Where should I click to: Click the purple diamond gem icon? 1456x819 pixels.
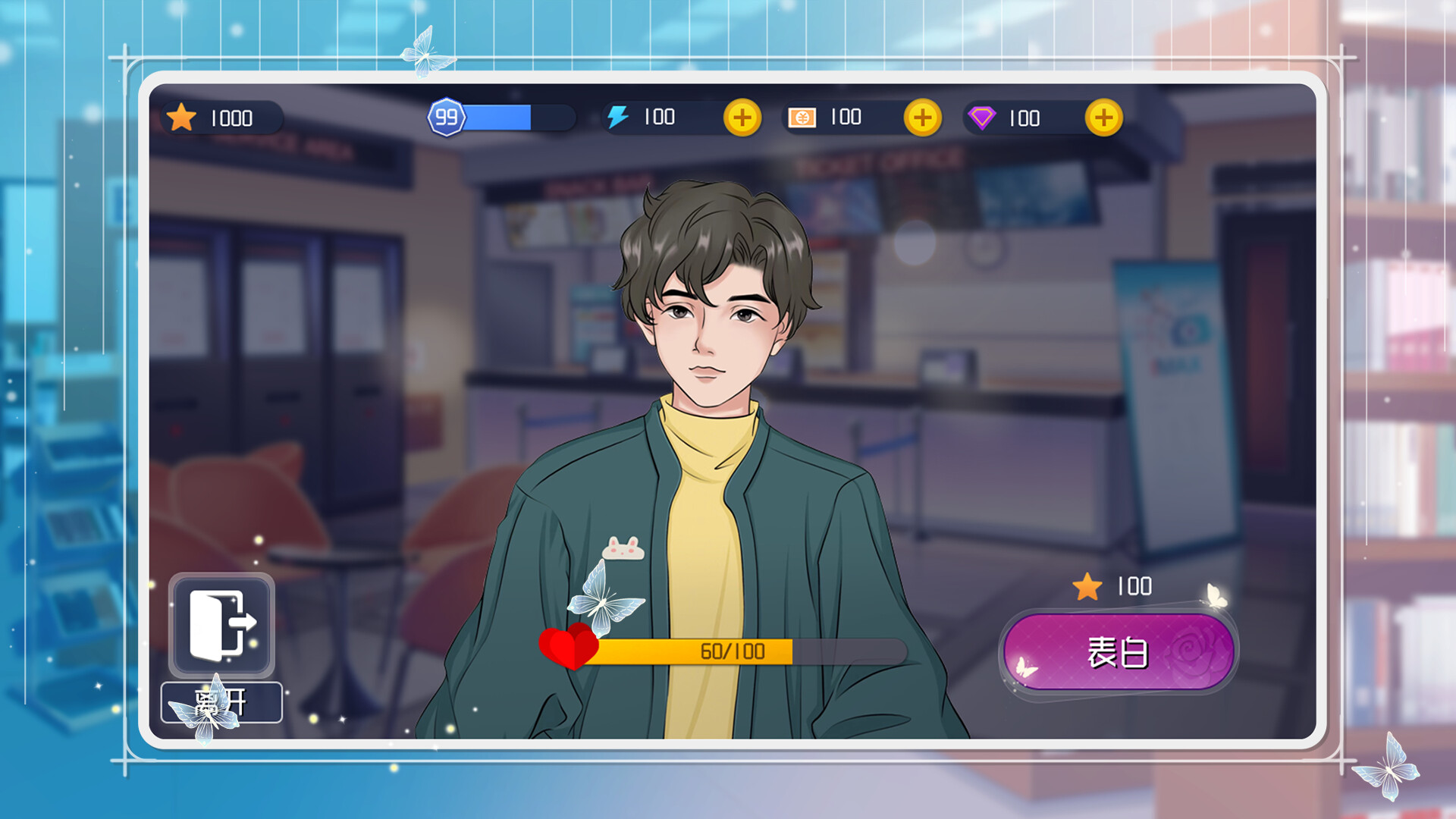982,117
